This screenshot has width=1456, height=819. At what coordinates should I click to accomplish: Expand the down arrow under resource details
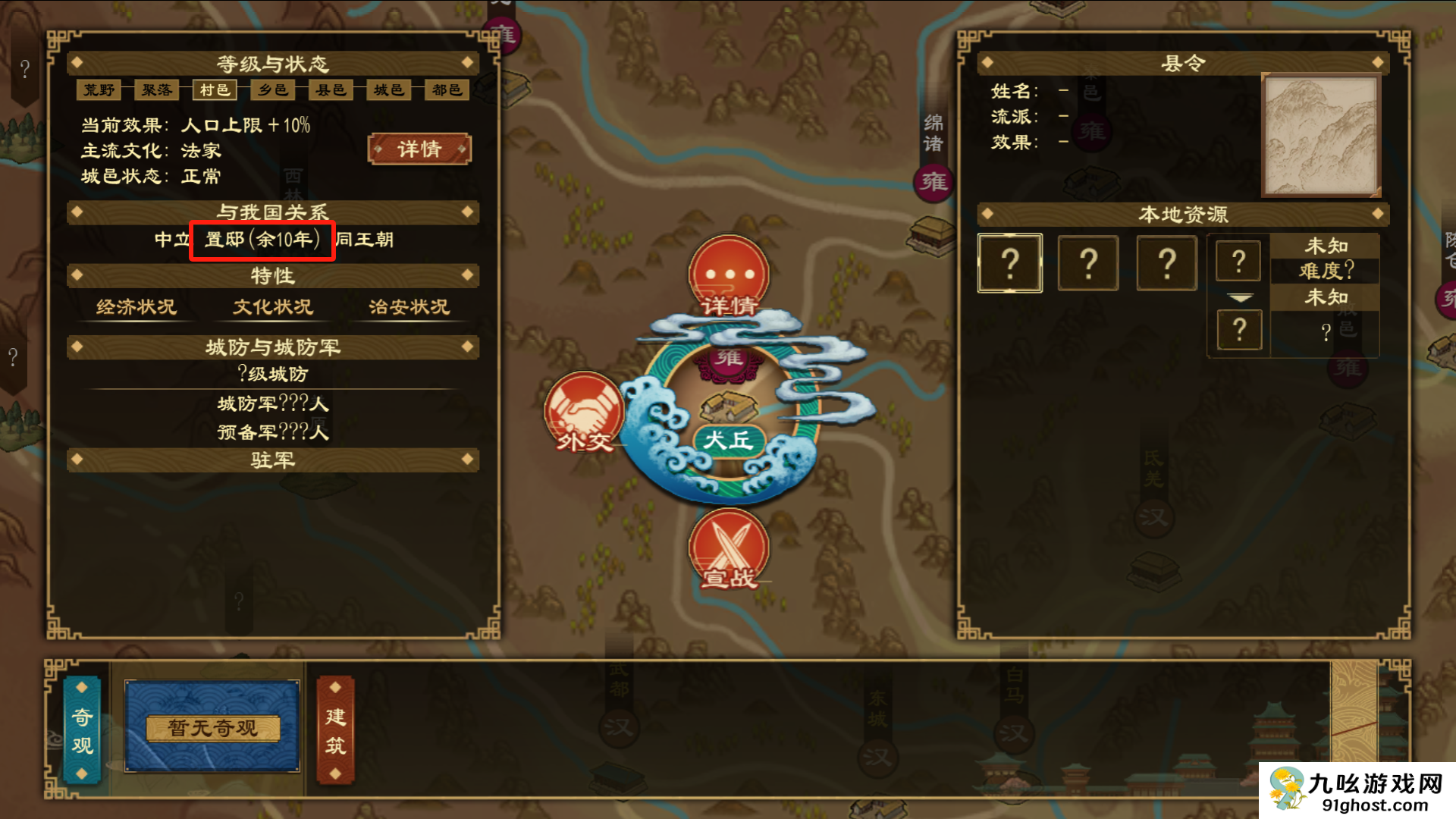click(x=1240, y=298)
